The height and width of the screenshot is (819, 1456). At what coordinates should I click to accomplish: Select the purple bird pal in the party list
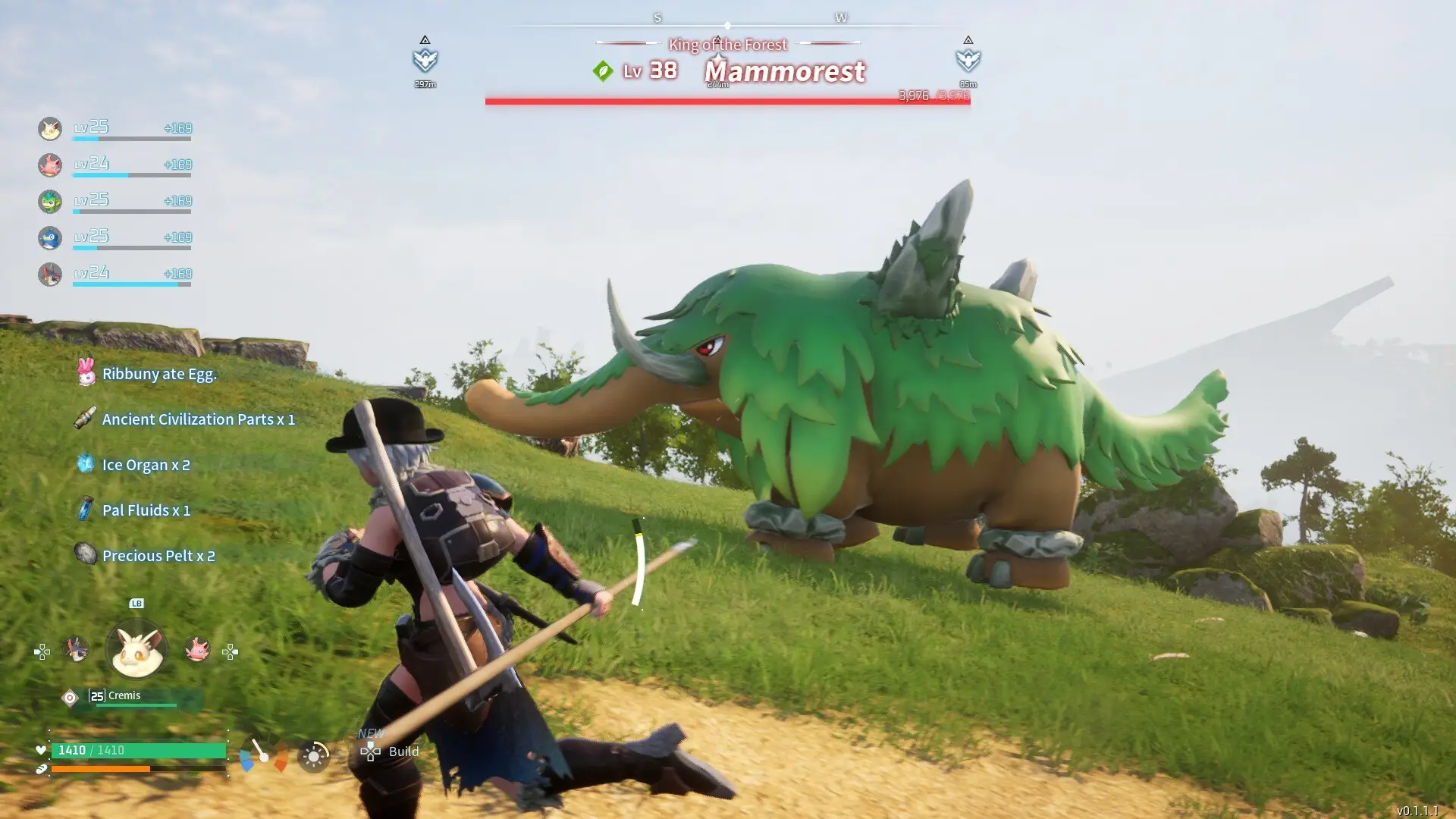(50, 274)
